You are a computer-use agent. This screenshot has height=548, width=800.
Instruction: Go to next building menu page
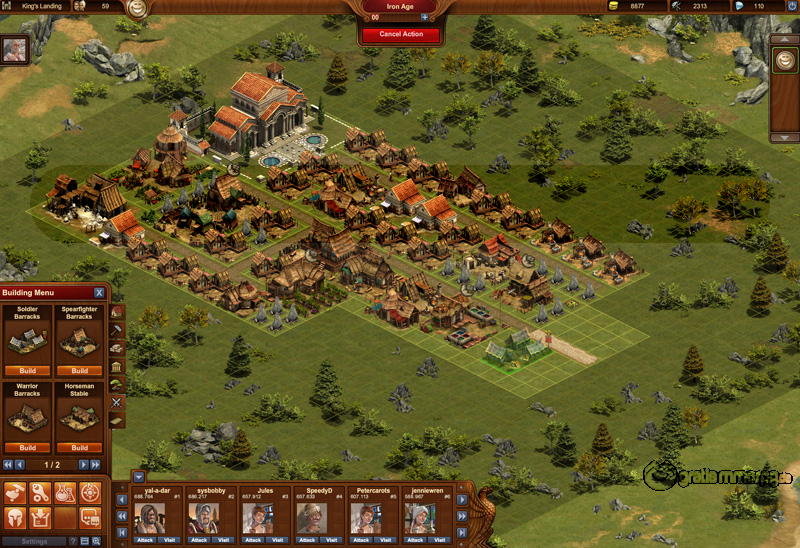tap(84, 465)
